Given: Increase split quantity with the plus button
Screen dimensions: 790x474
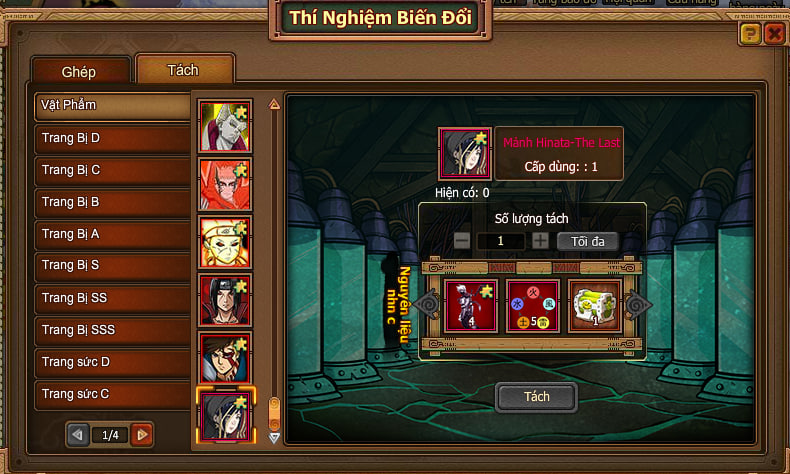Looking at the screenshot, I should pyautogui.click(x=540, y=241).
